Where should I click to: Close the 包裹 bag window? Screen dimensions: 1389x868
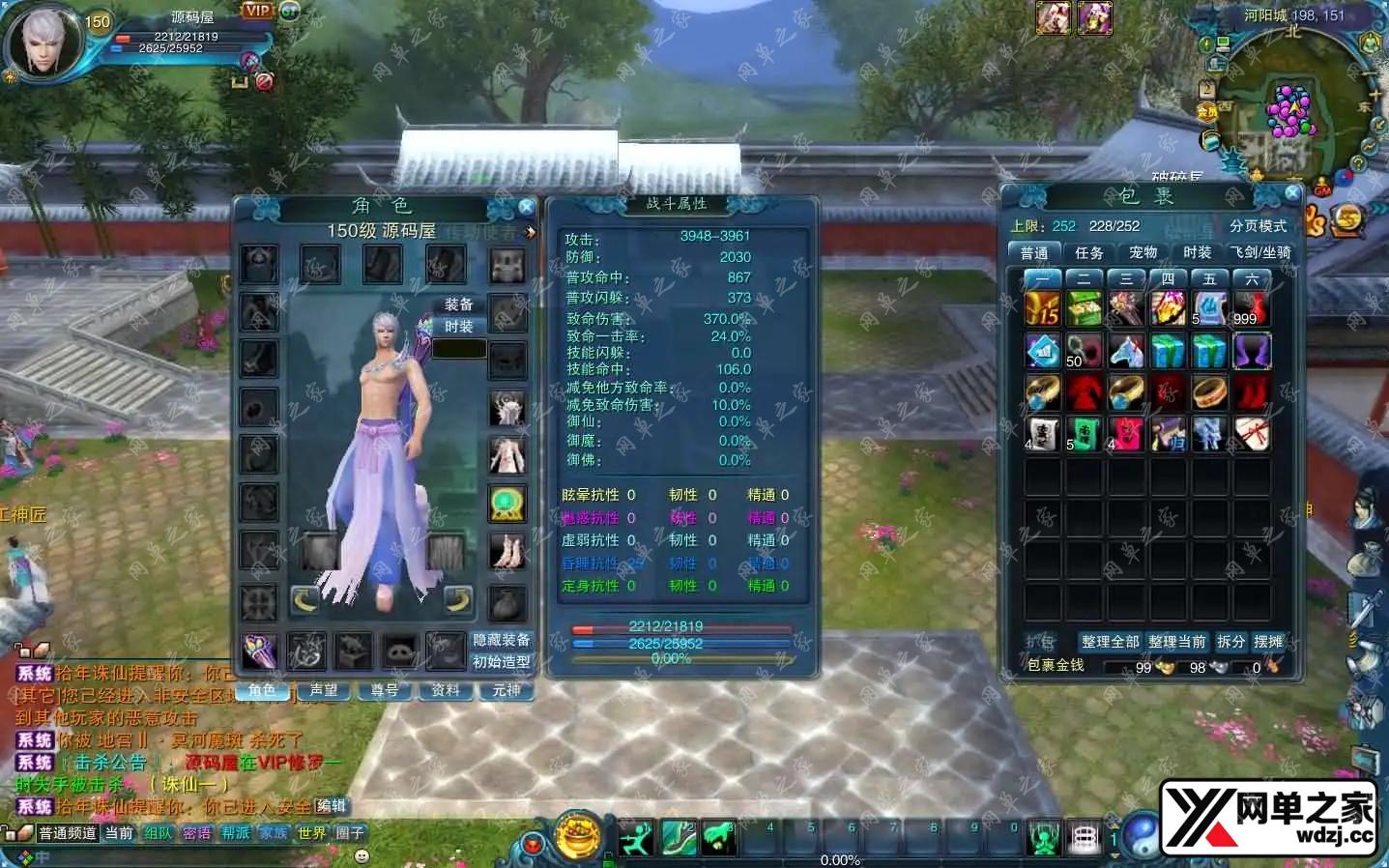point(1292,193)
